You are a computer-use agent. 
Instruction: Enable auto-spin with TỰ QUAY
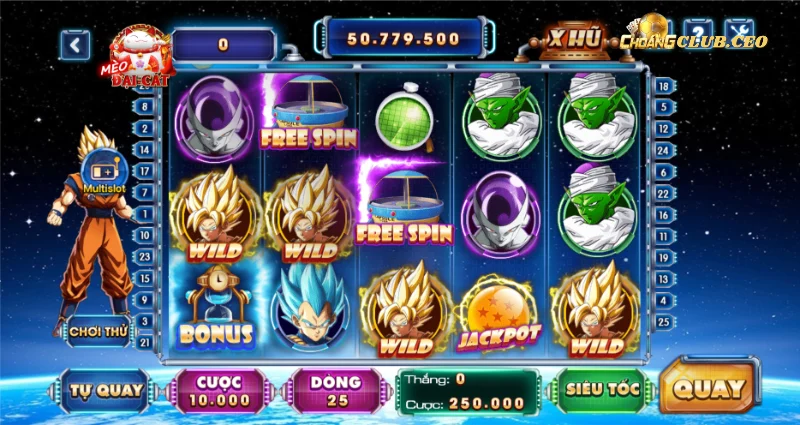pyautogui.click(x=106, y=390)
